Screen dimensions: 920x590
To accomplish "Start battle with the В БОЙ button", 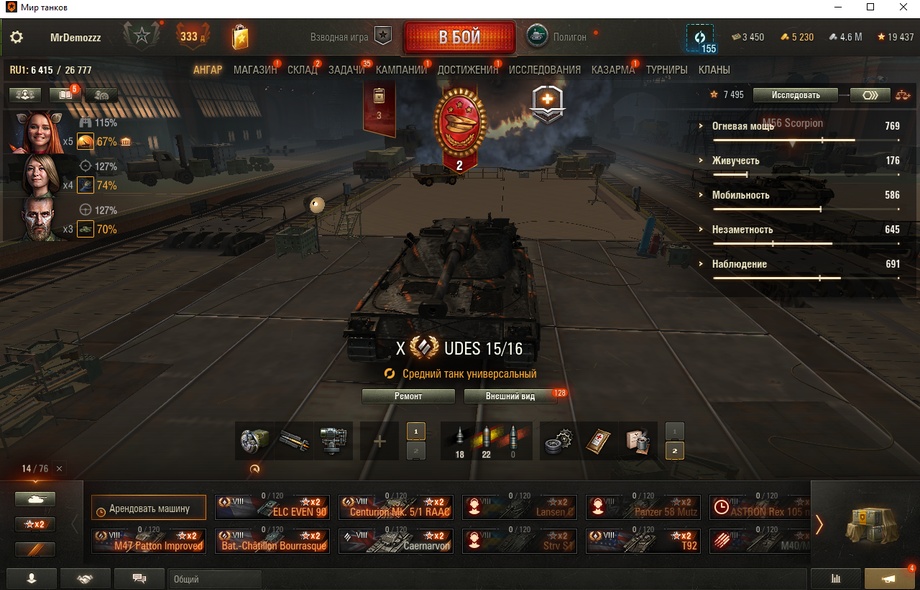I will click(459, 38).
